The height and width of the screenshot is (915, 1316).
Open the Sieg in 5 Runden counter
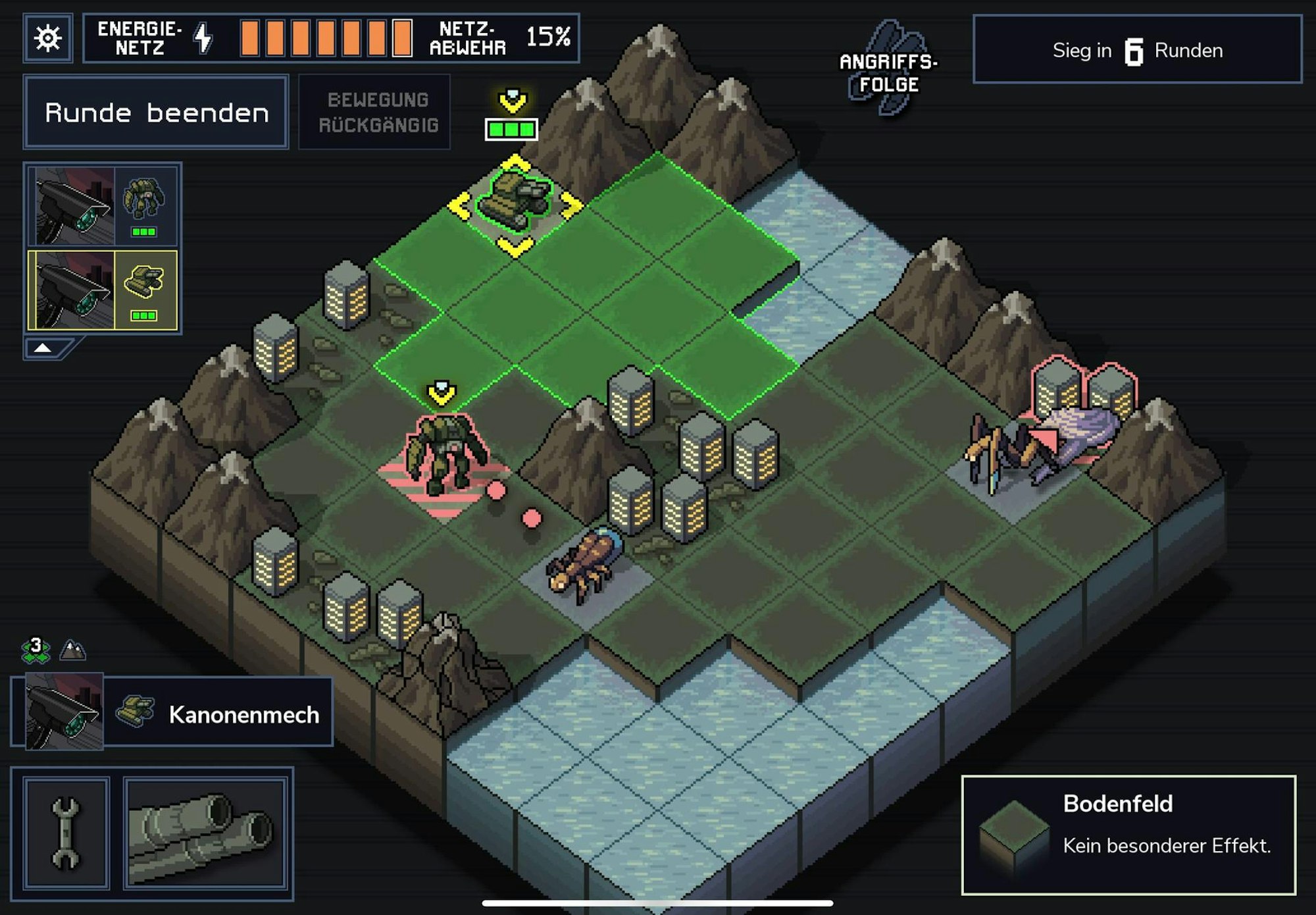(x=1138, y=50)
